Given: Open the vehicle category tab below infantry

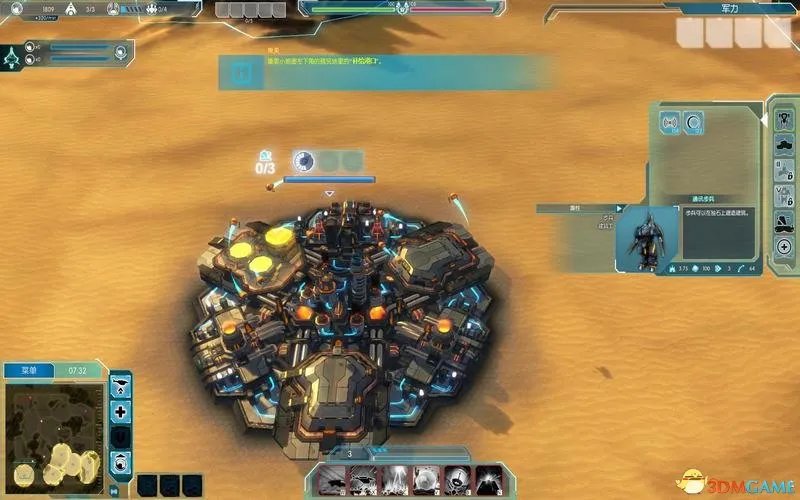Looking at the screenshot, I should pos(785,147).
